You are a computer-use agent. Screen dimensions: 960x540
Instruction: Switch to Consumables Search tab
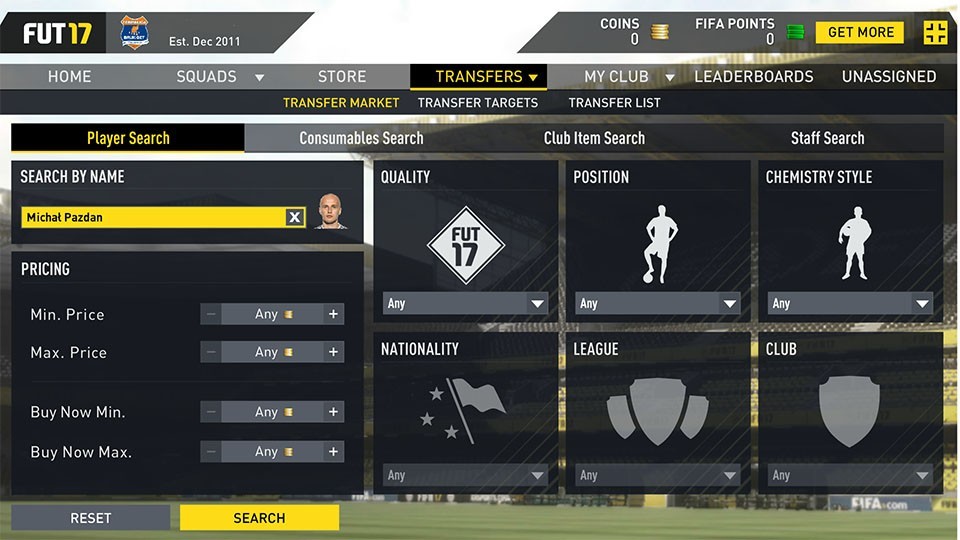[x=361, y=138]
